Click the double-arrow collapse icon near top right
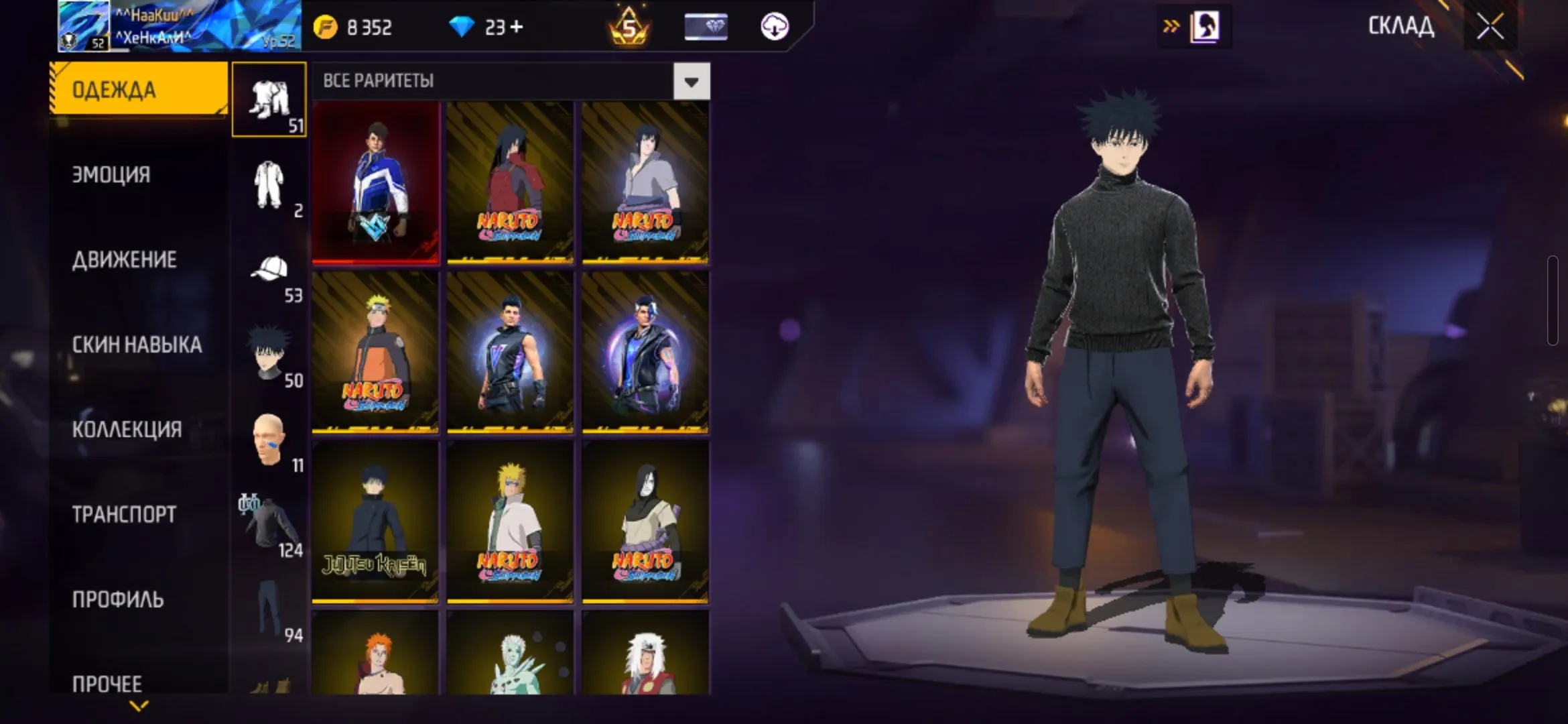The image size is (1568, 724). pos(1170,25)
